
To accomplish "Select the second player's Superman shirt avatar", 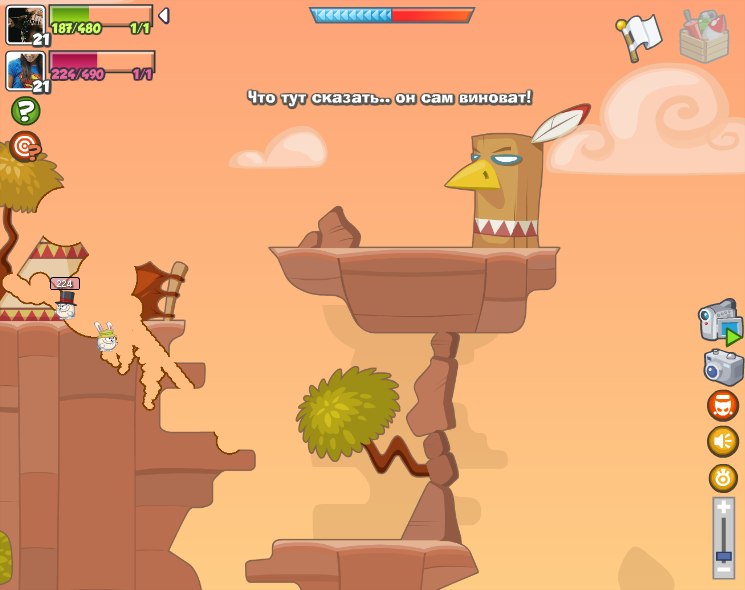I will [x=25, y=70].
